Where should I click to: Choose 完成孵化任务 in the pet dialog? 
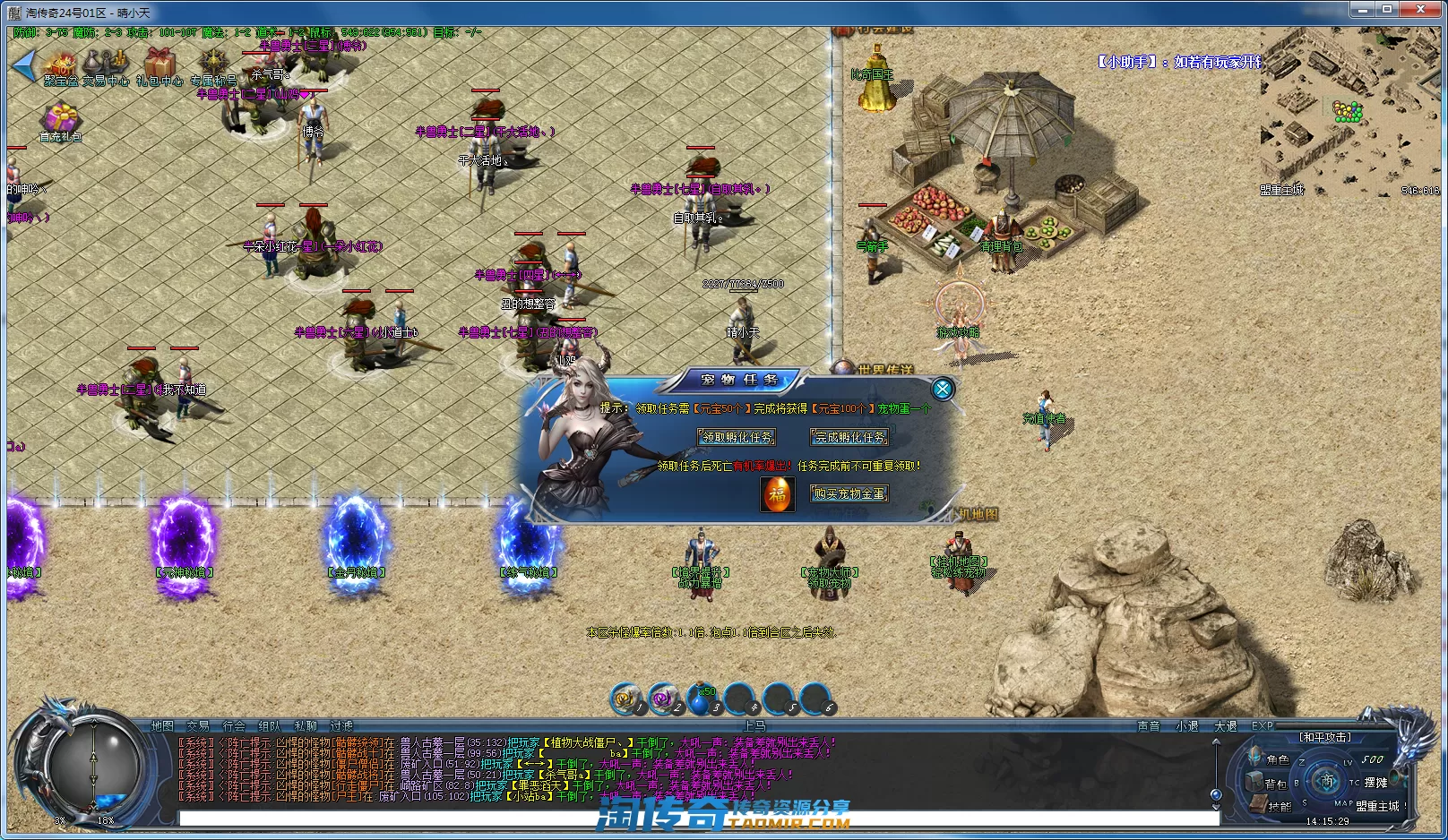(x=850, y=437)
